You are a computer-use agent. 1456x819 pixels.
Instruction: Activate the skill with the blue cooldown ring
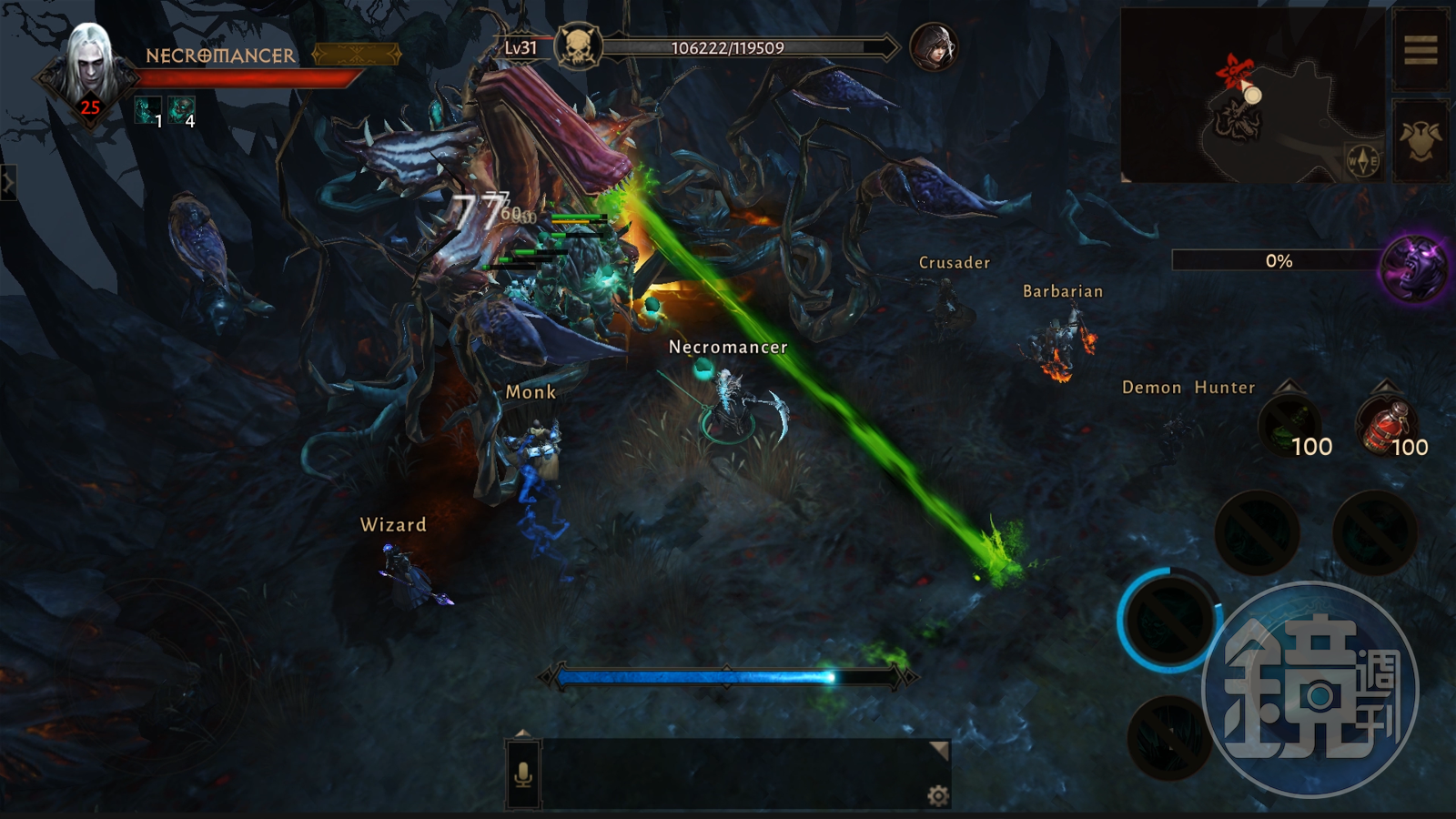(1168, 620)
